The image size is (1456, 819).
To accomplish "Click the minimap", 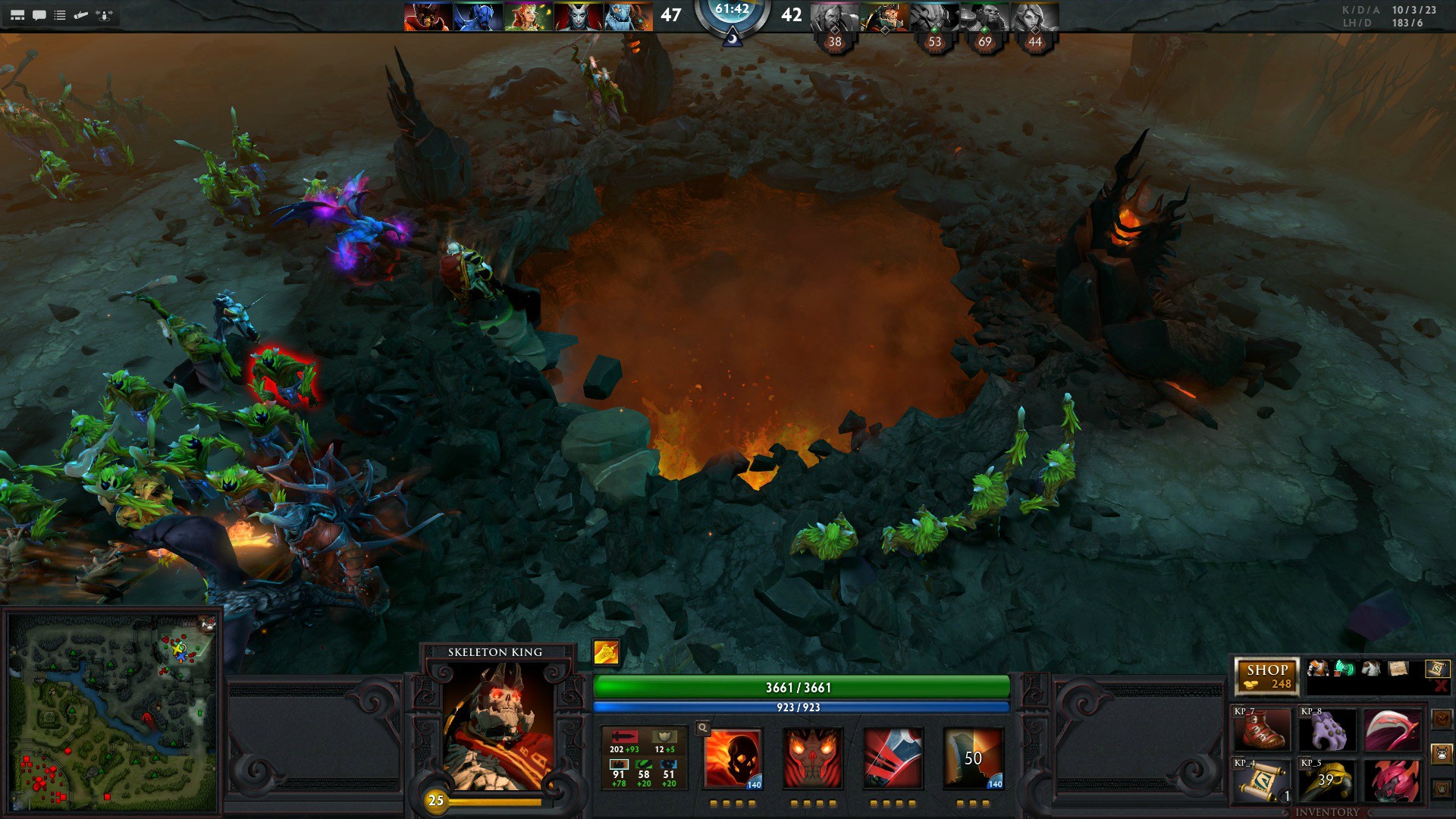I will click(x=112, y=711).
